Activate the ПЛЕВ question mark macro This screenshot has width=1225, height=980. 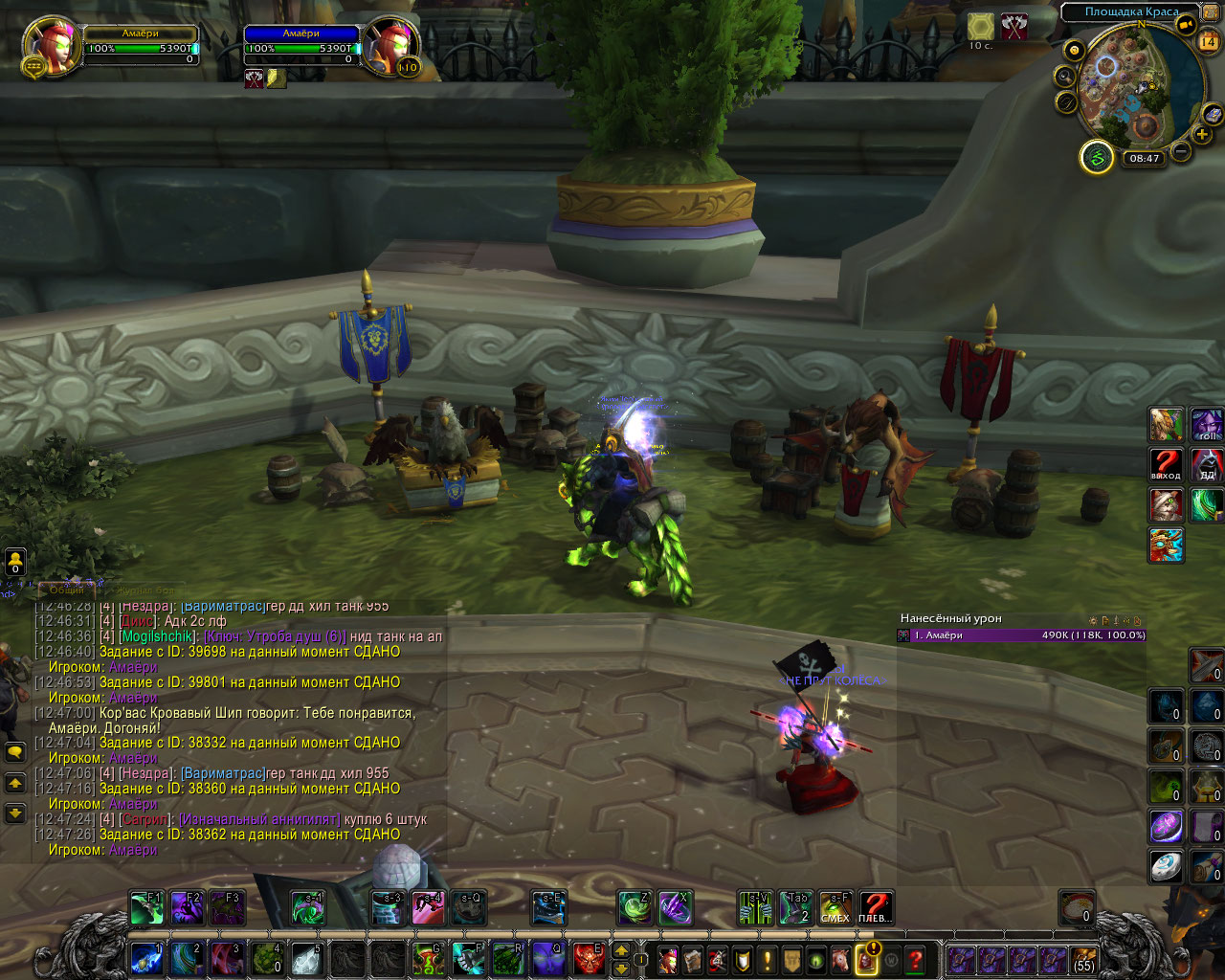[875, 907]
